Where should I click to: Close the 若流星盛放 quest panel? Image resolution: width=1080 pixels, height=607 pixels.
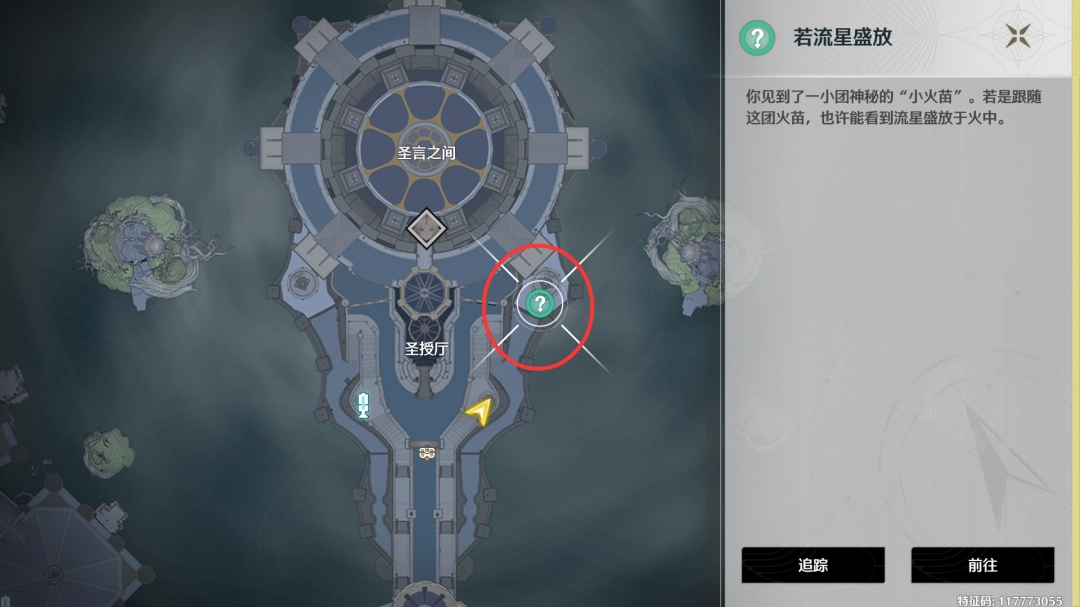[x=1018, y=37]
